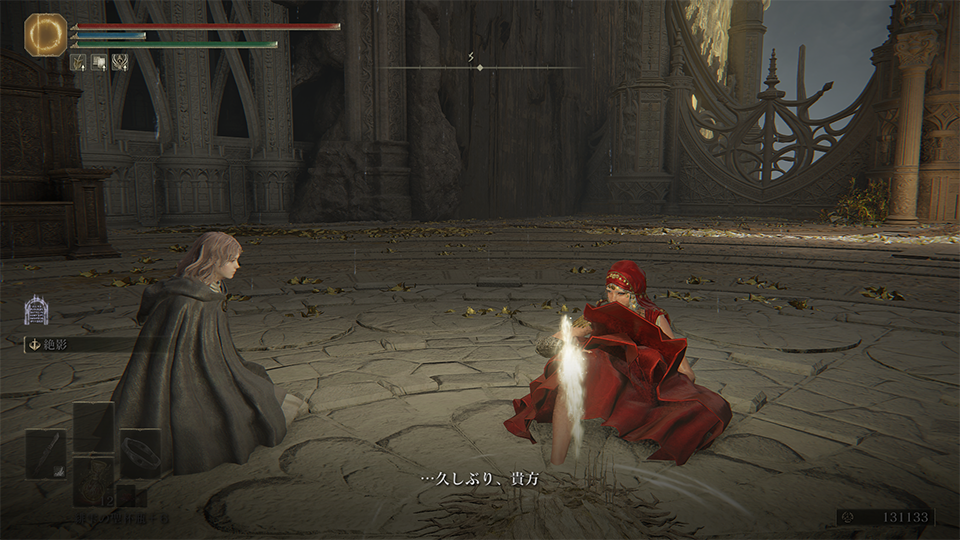Click the overlapping-squares buff icon

(99, 61)
